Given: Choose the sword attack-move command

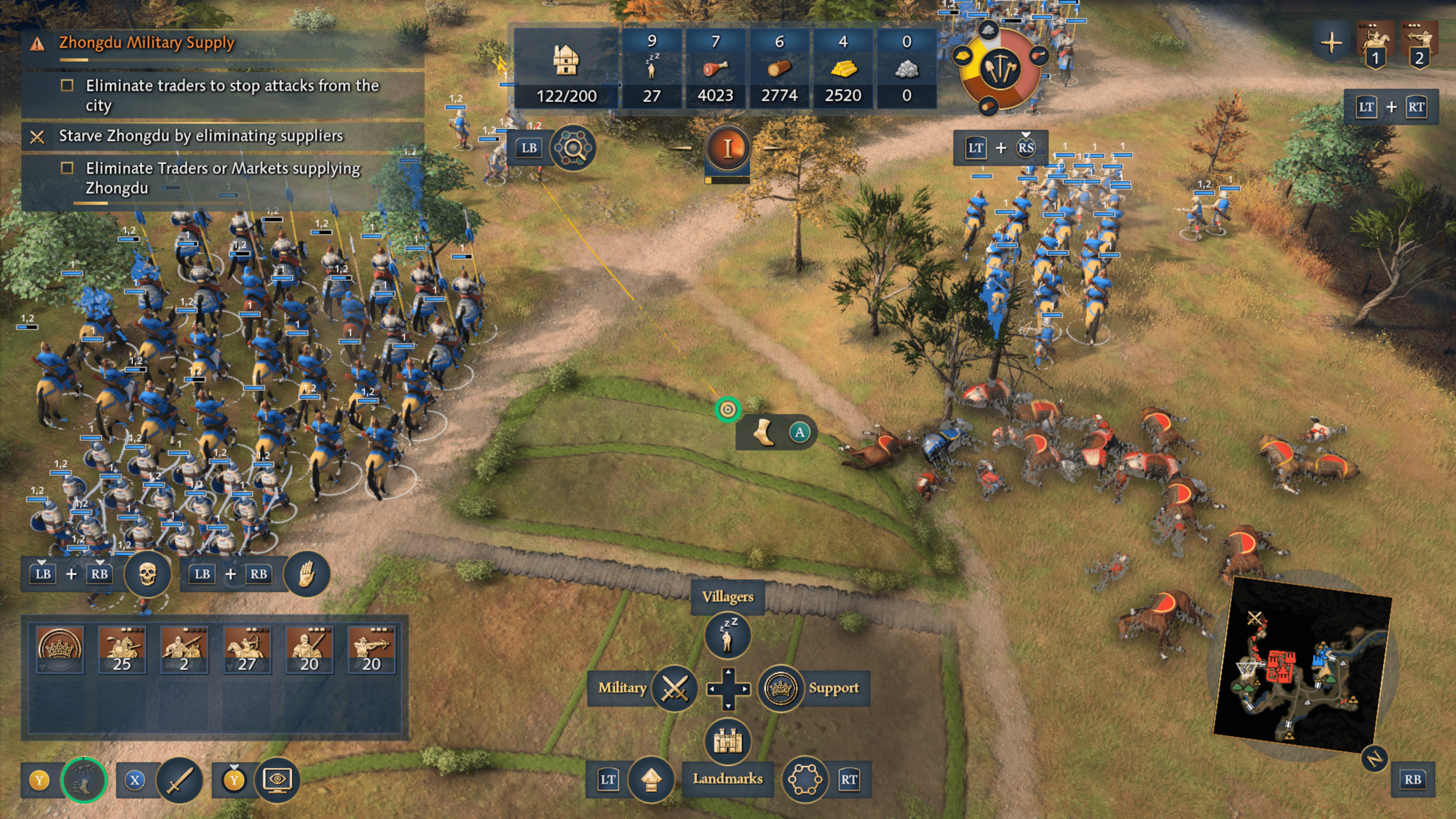Looking at the screenshot, I should tap(179, 780).
